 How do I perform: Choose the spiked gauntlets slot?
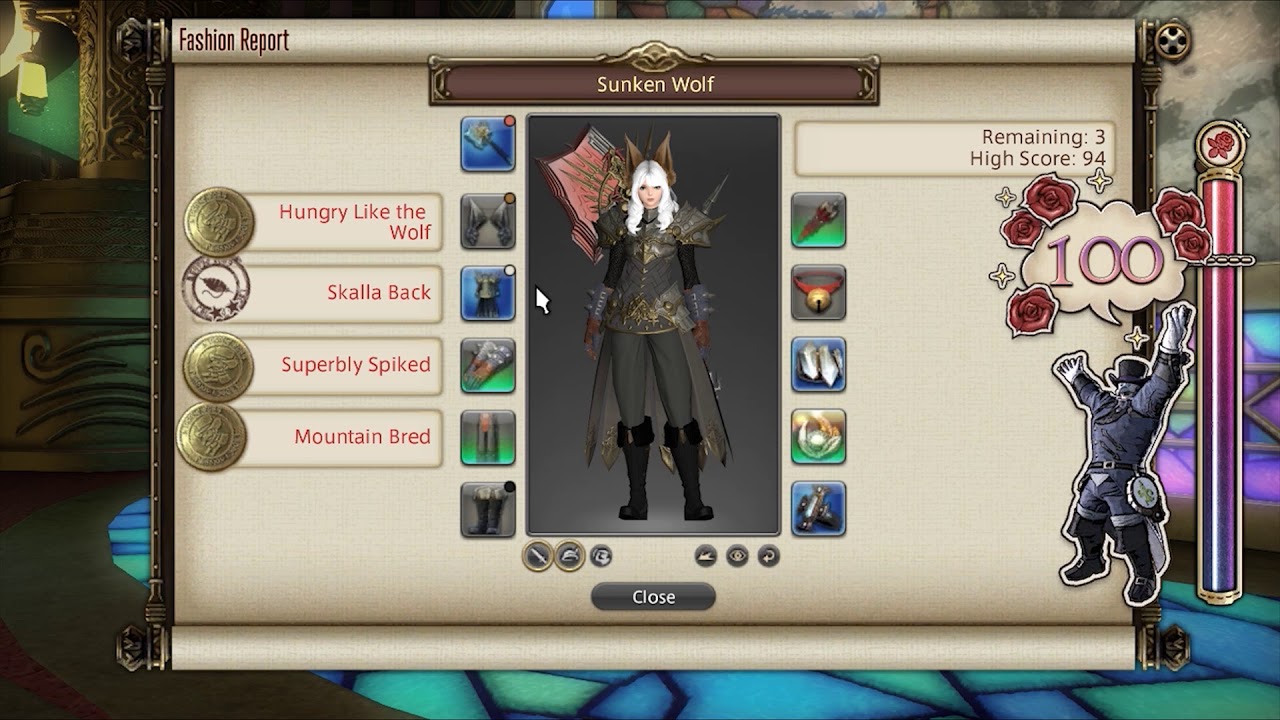tap(488, 365)
